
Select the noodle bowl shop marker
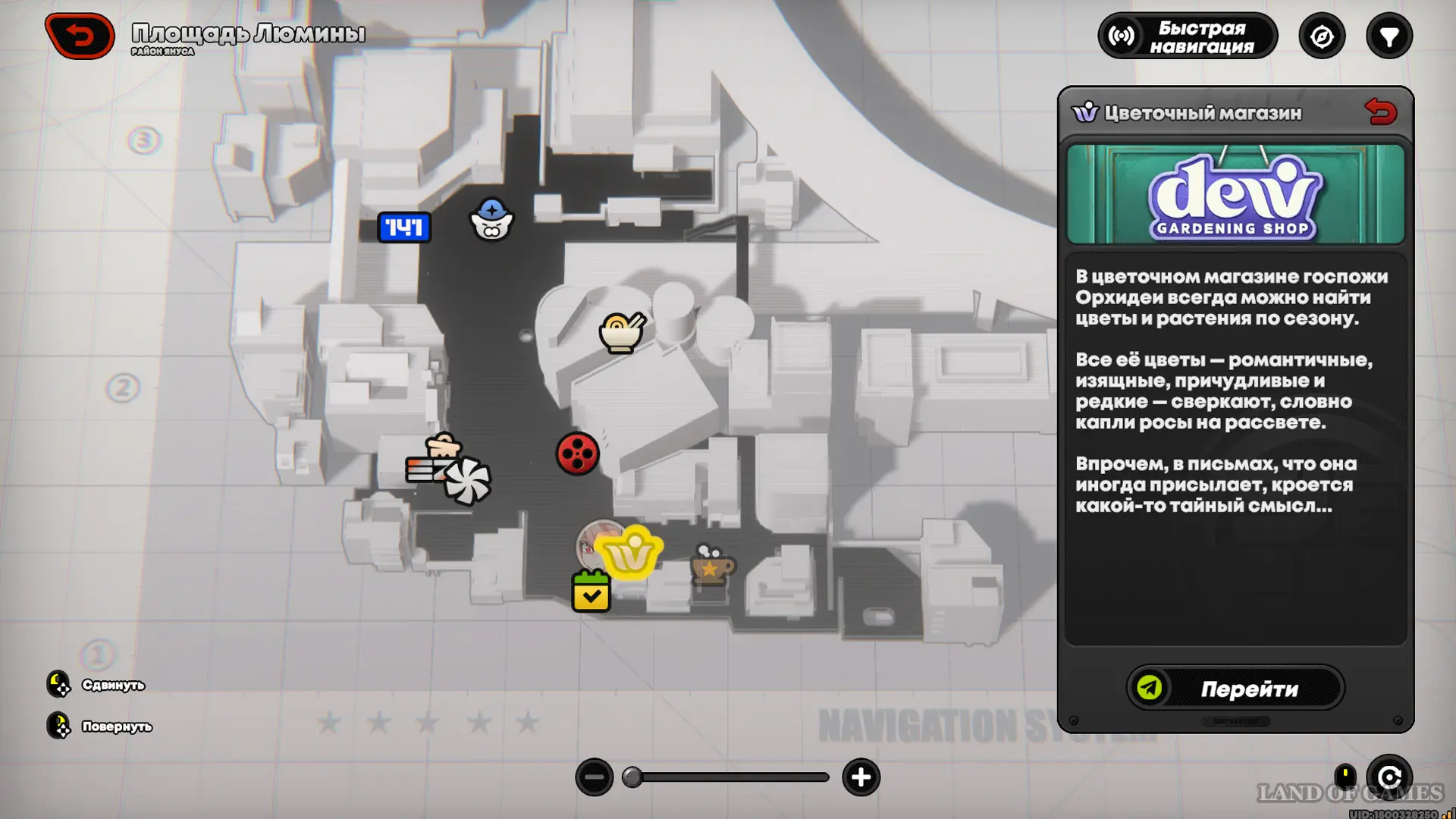[622, 333]
